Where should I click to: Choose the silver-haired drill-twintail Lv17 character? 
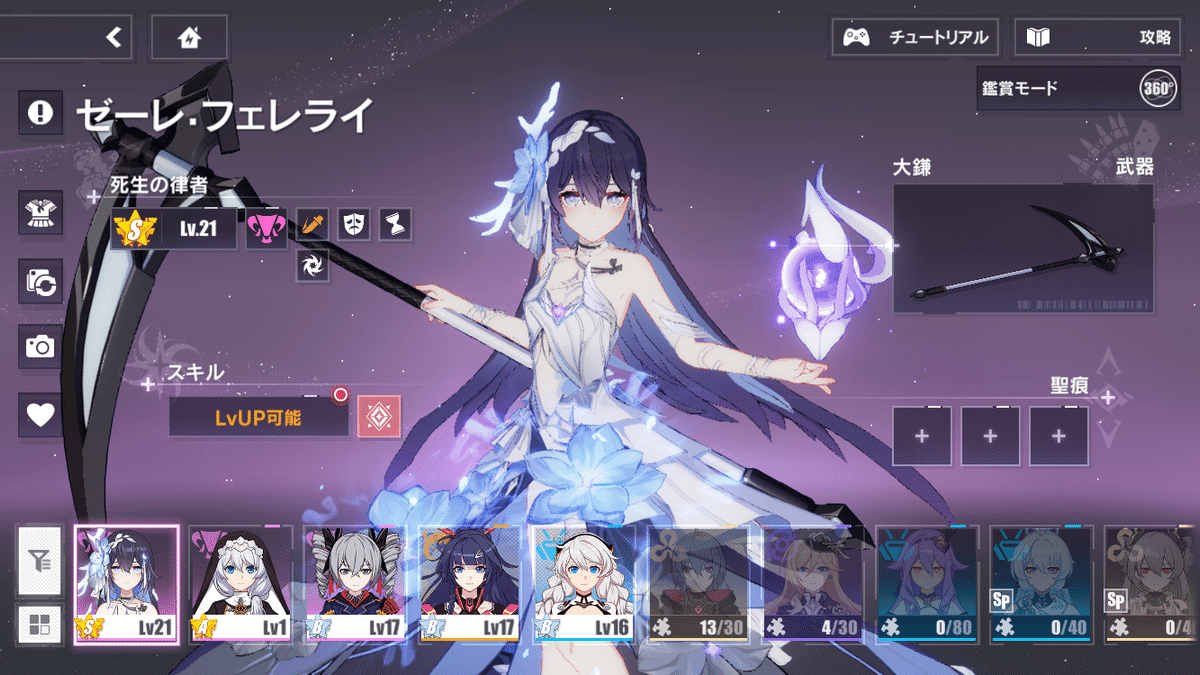pos(355,585)
